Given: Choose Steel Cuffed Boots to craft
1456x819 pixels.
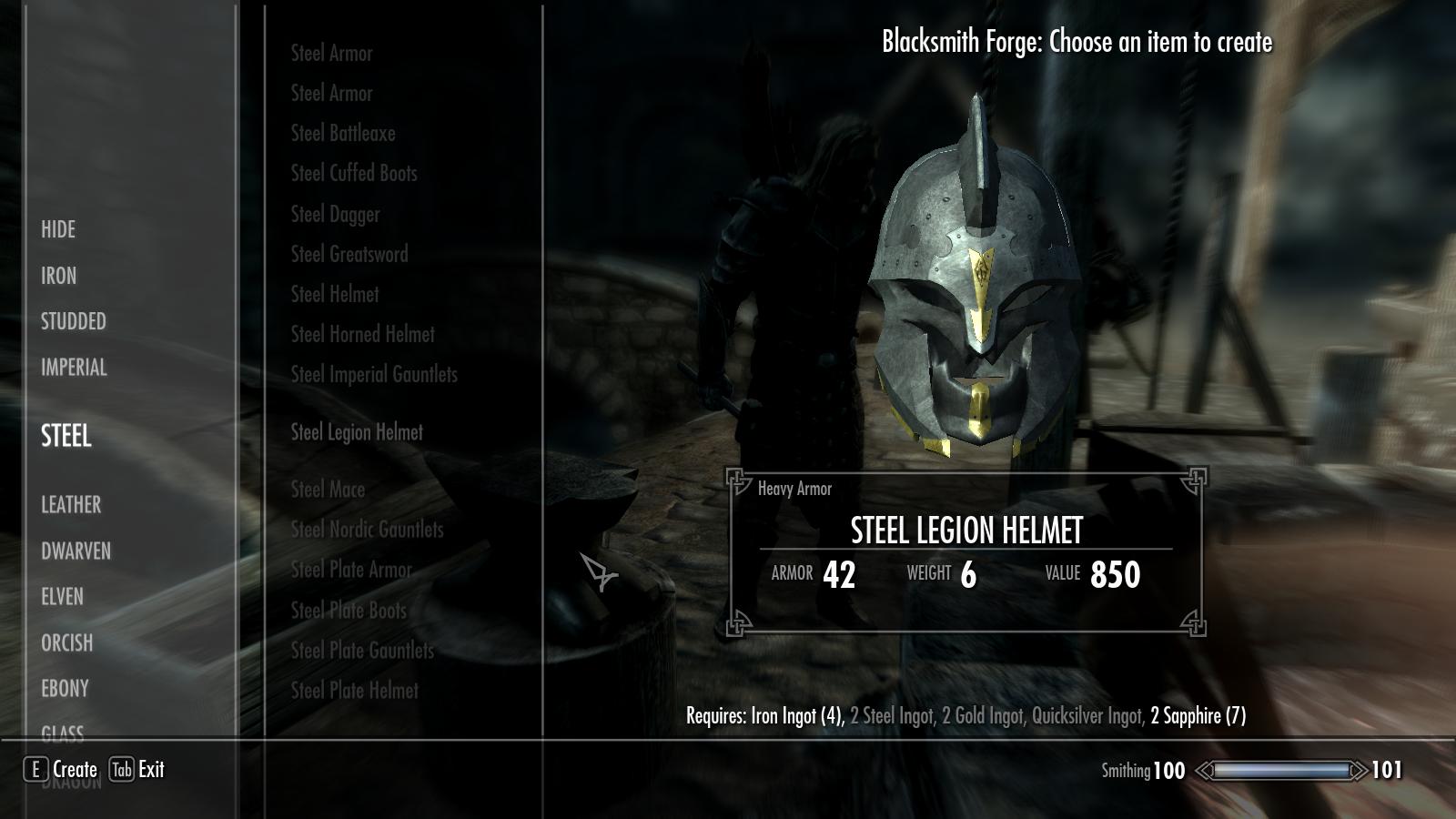Looking at the screenshot, I should click(354, 173).
